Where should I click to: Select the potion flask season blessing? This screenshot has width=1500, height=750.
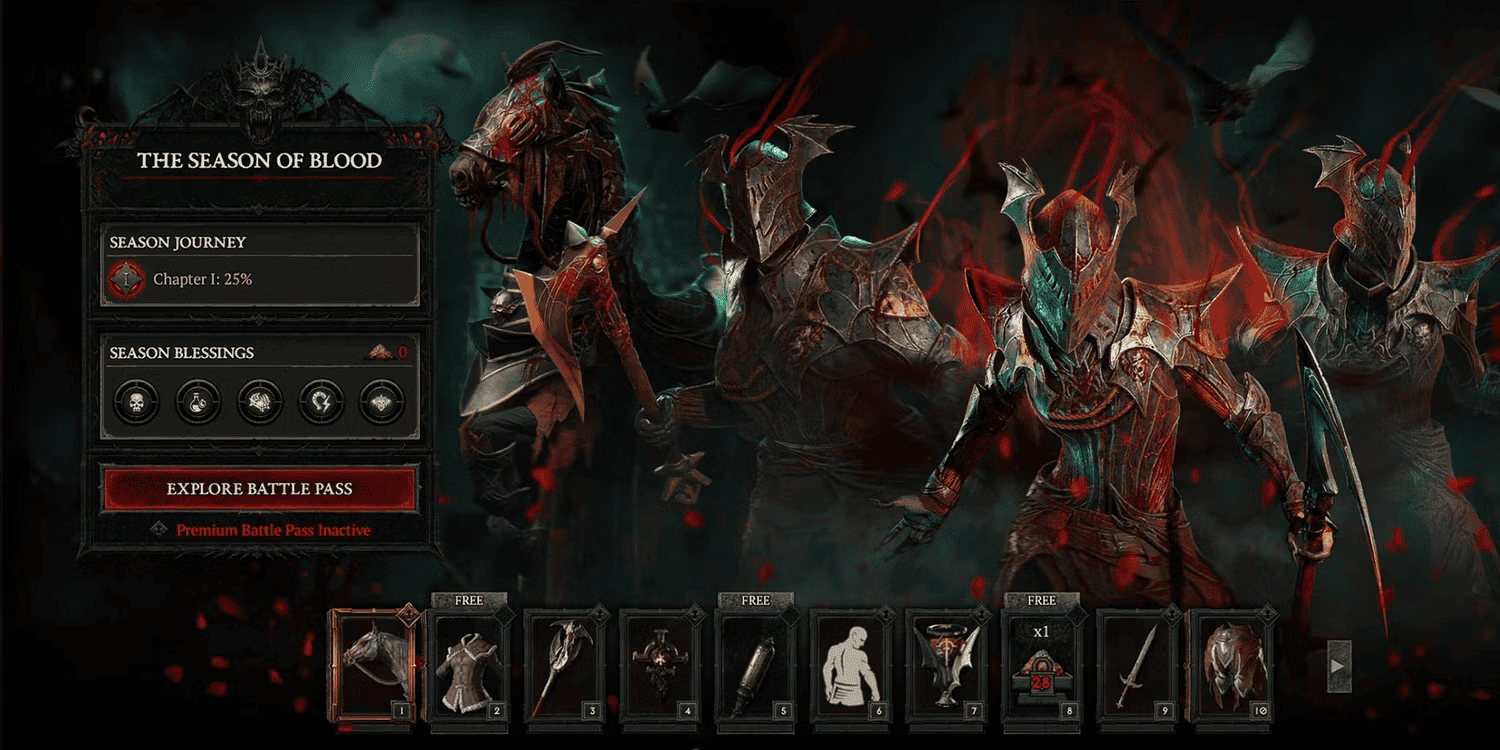[198, 402]
